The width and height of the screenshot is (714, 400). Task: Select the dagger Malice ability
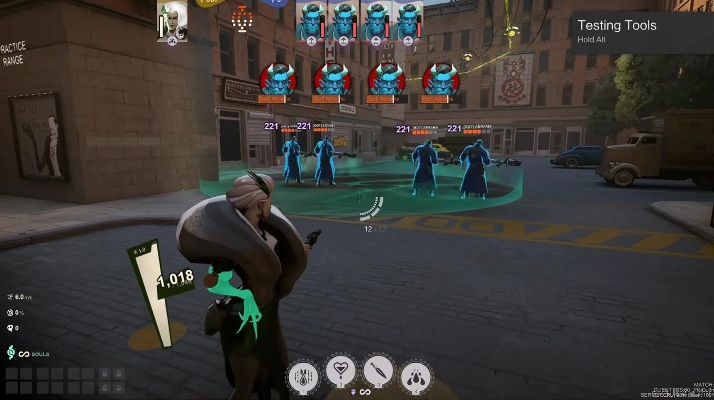(x=378, y=372)
